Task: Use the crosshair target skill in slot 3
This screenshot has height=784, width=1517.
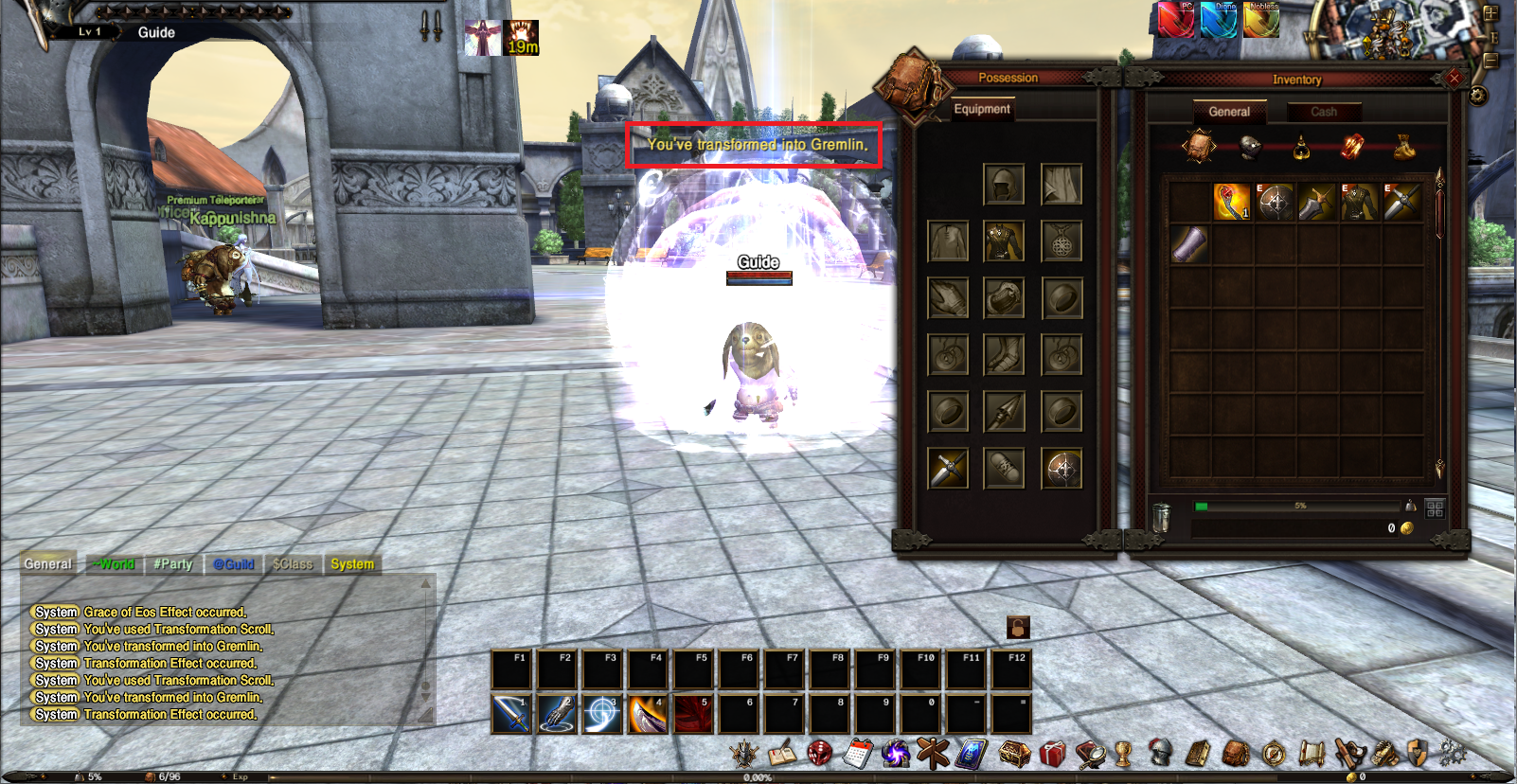Action: pos(602,714)
